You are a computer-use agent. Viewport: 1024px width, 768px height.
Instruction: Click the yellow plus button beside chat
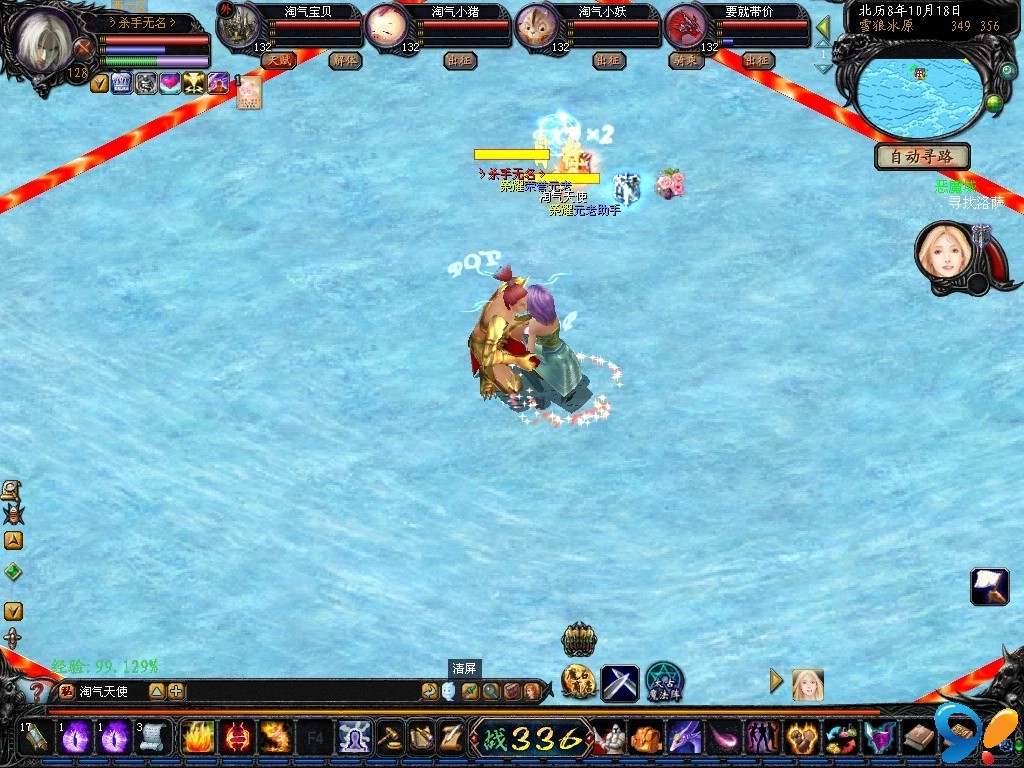[176, 691]
